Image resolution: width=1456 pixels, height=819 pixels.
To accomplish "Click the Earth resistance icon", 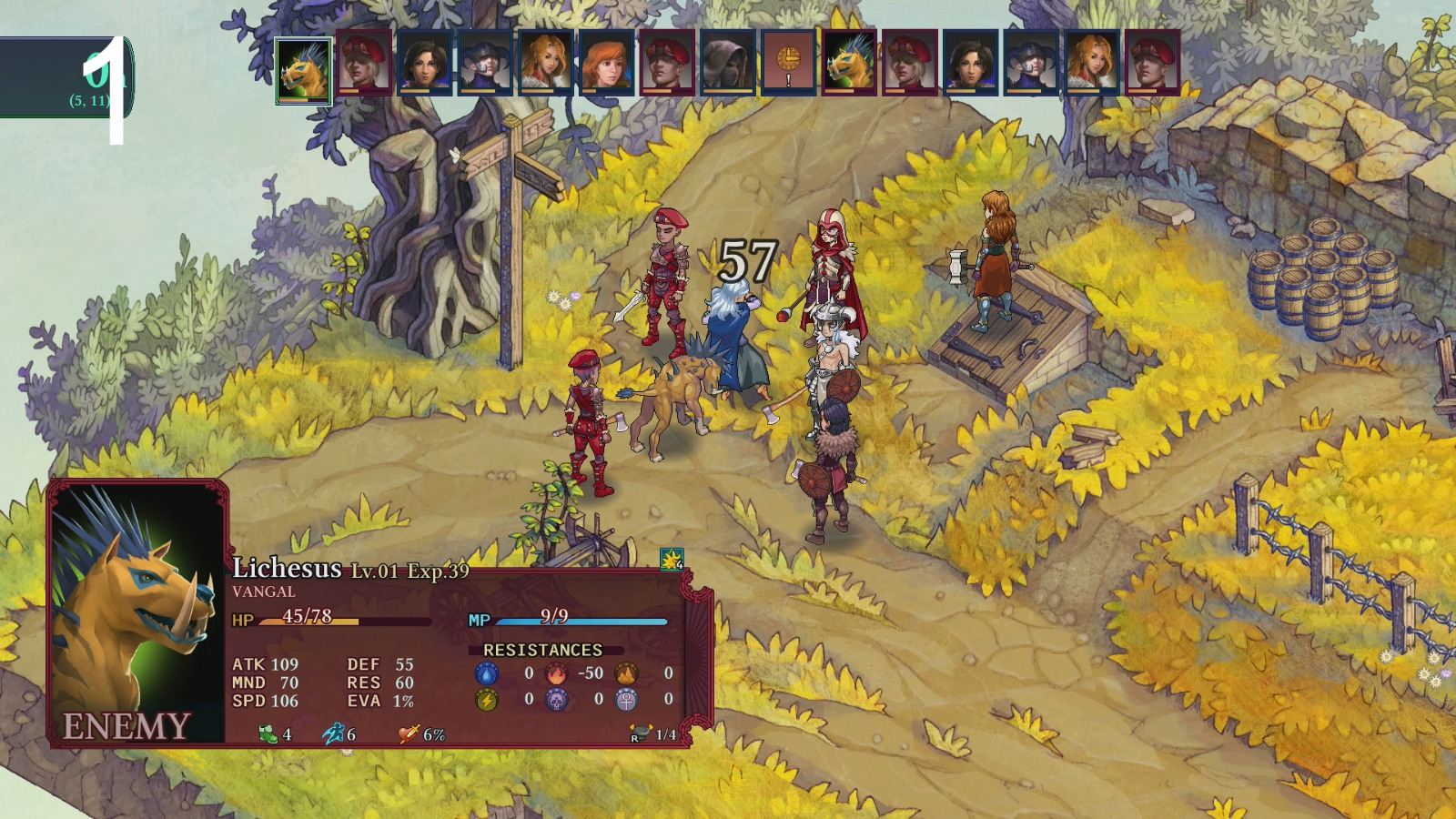I will click(625, 673).
